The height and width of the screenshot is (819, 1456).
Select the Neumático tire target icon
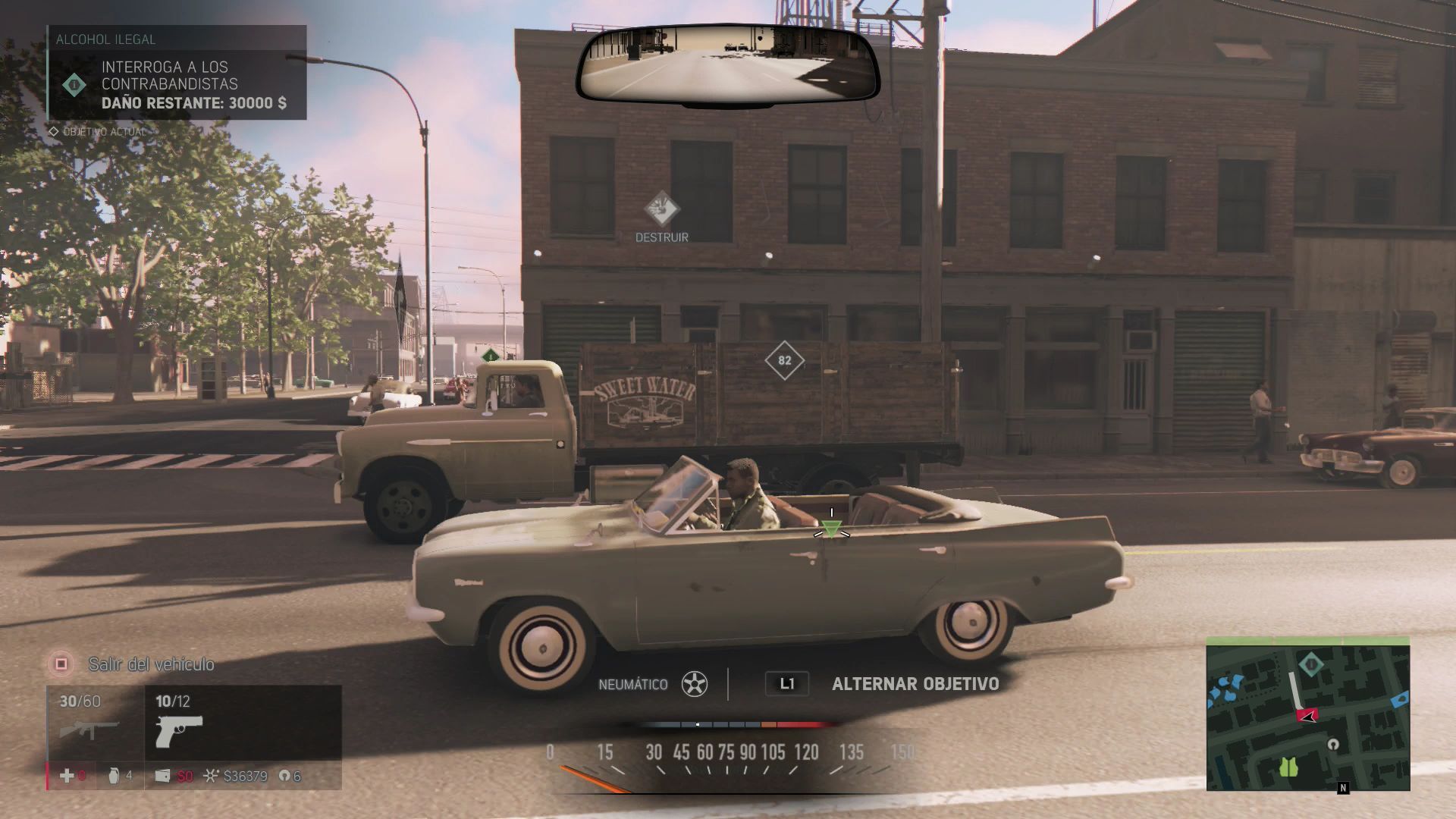pos(694,684)
